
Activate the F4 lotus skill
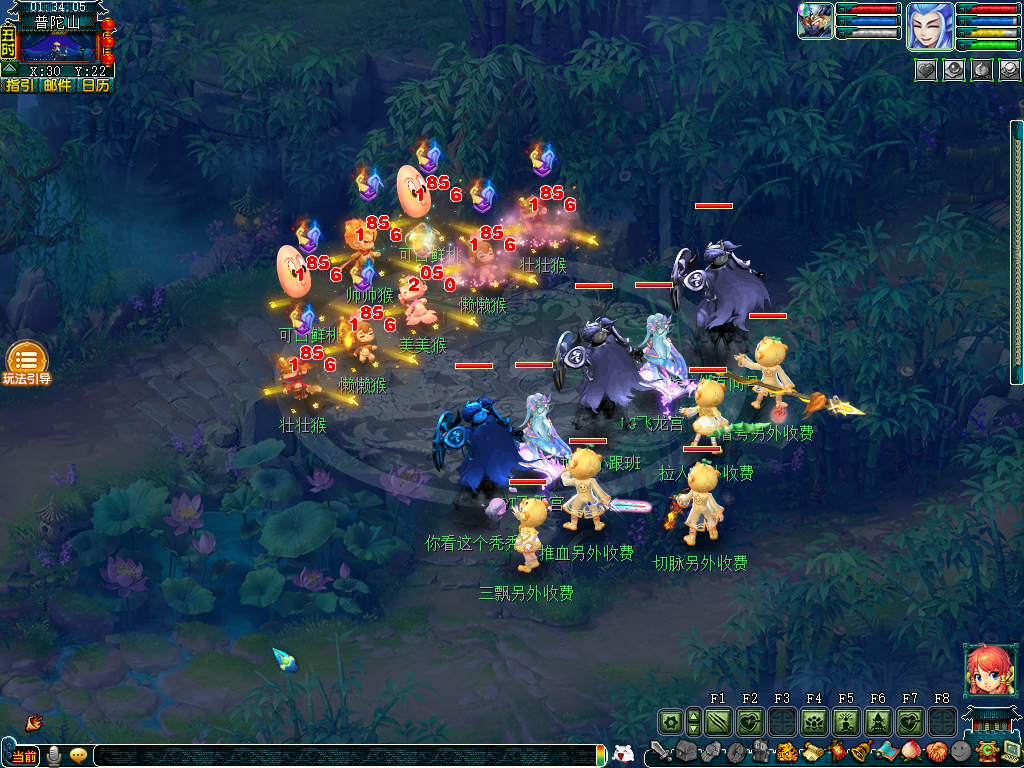click(x=814, y=721)
